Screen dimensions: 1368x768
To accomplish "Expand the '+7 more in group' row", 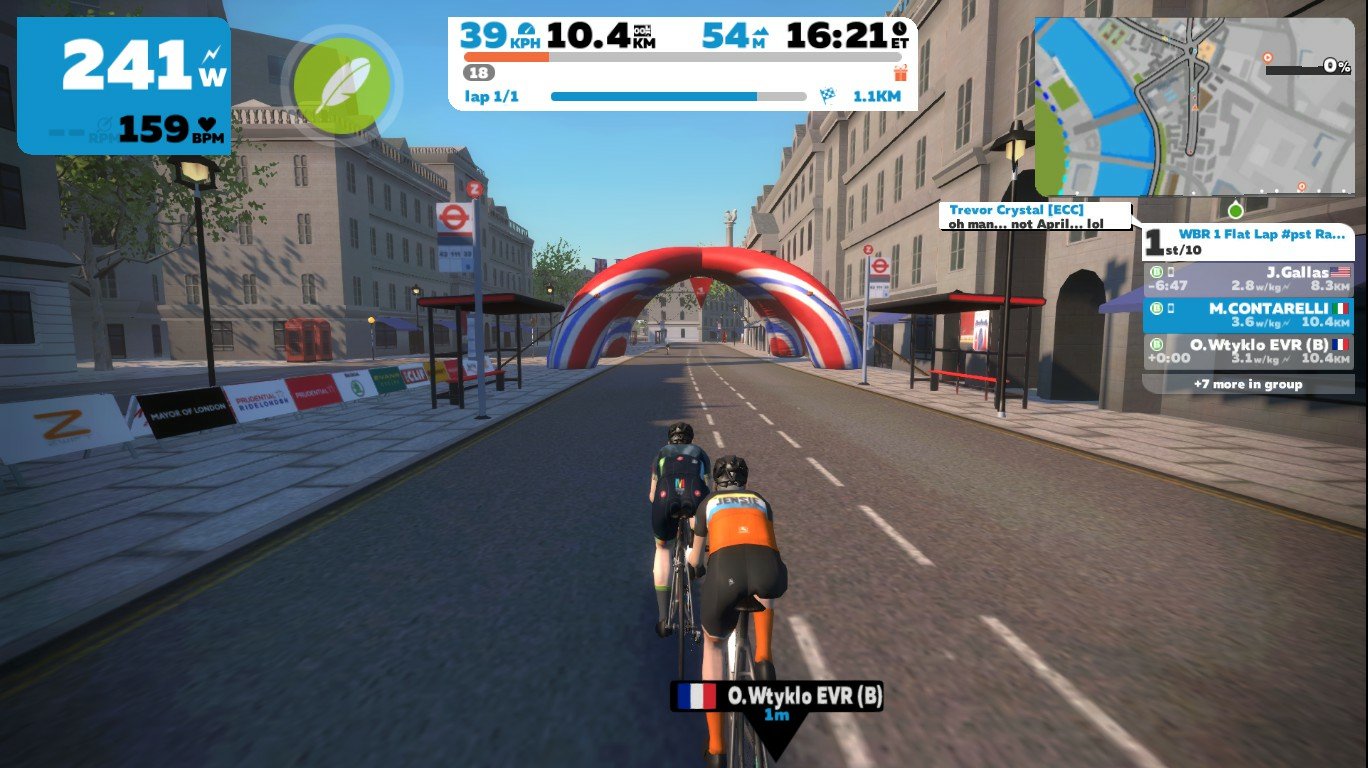I will coord(1248,384).
